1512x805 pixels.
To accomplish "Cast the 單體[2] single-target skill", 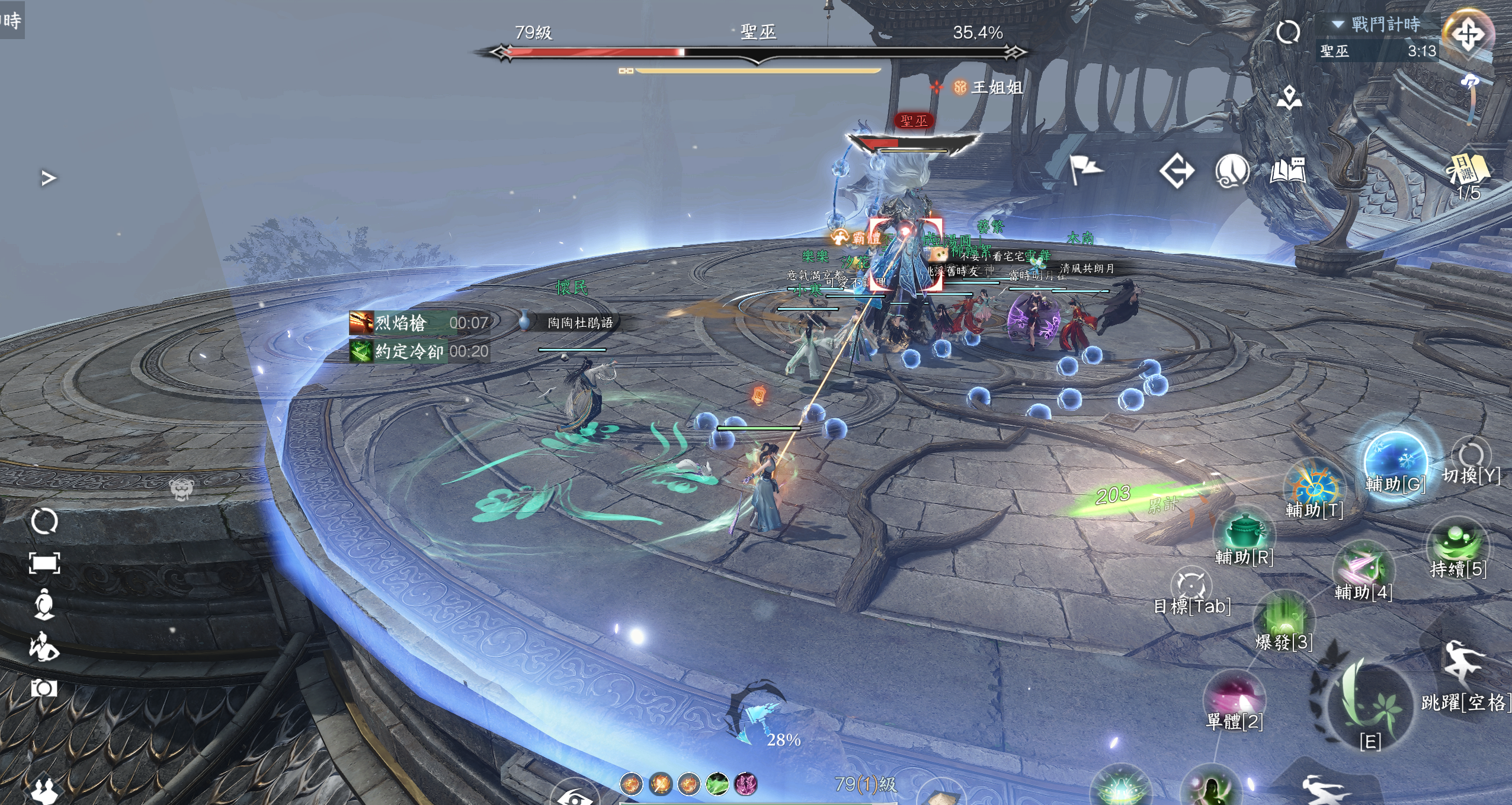I will click(x=1234, y=697).
